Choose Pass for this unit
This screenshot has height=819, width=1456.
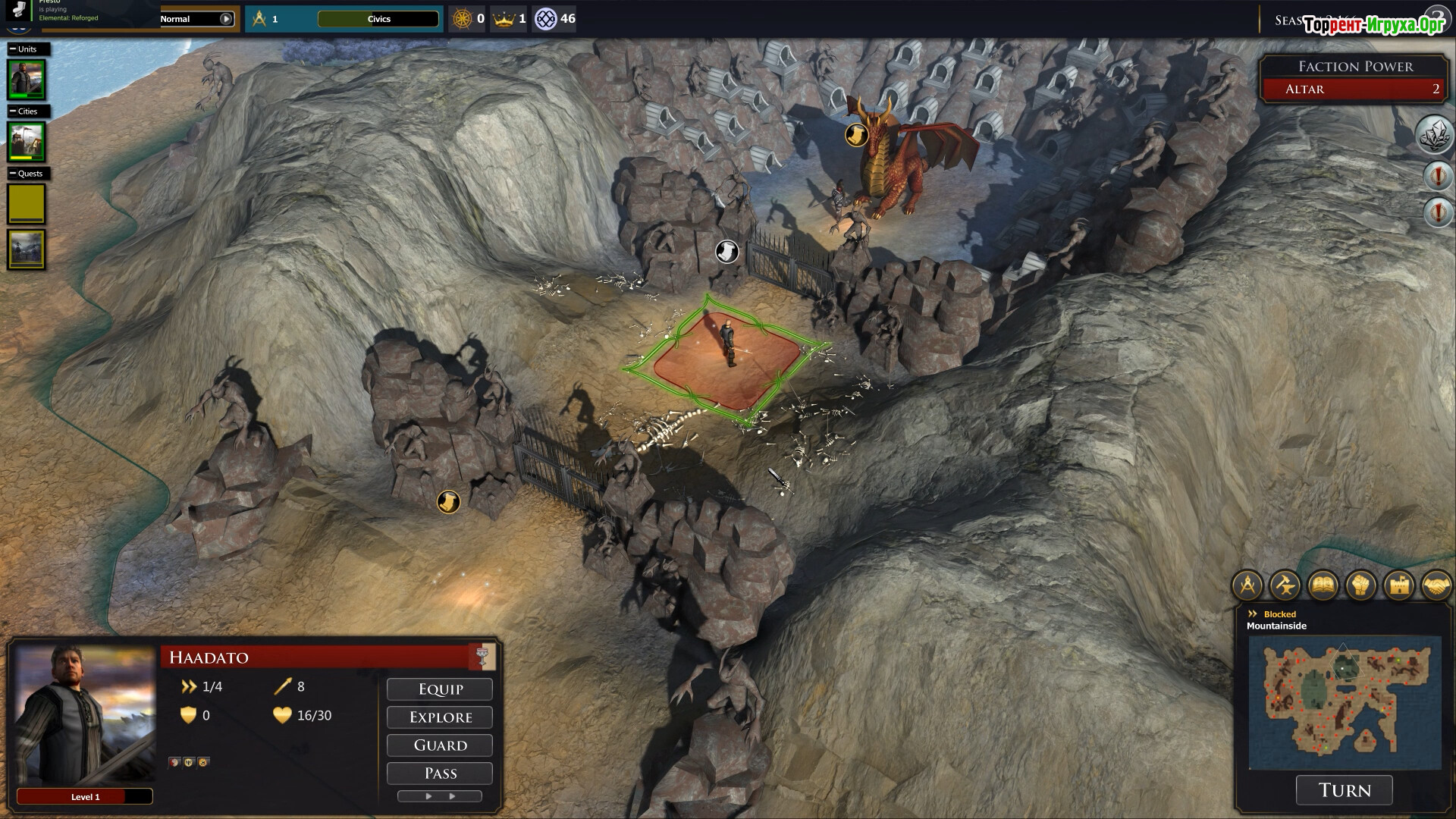point(440,773)
